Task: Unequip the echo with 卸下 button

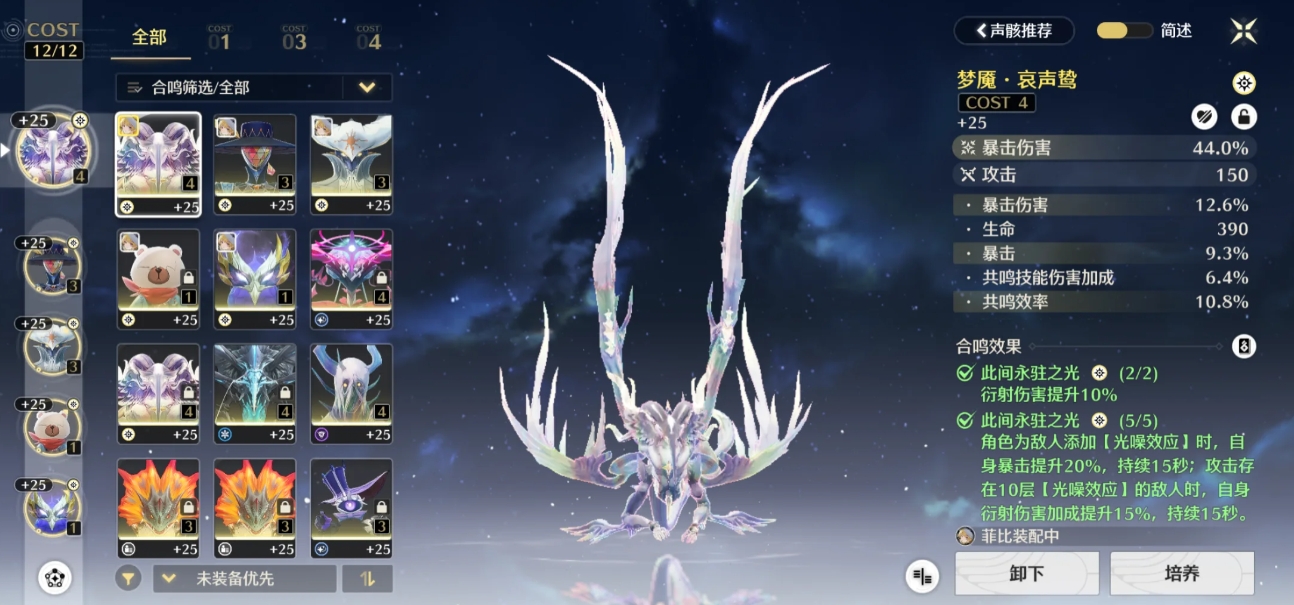Action: pos(1027,573)
